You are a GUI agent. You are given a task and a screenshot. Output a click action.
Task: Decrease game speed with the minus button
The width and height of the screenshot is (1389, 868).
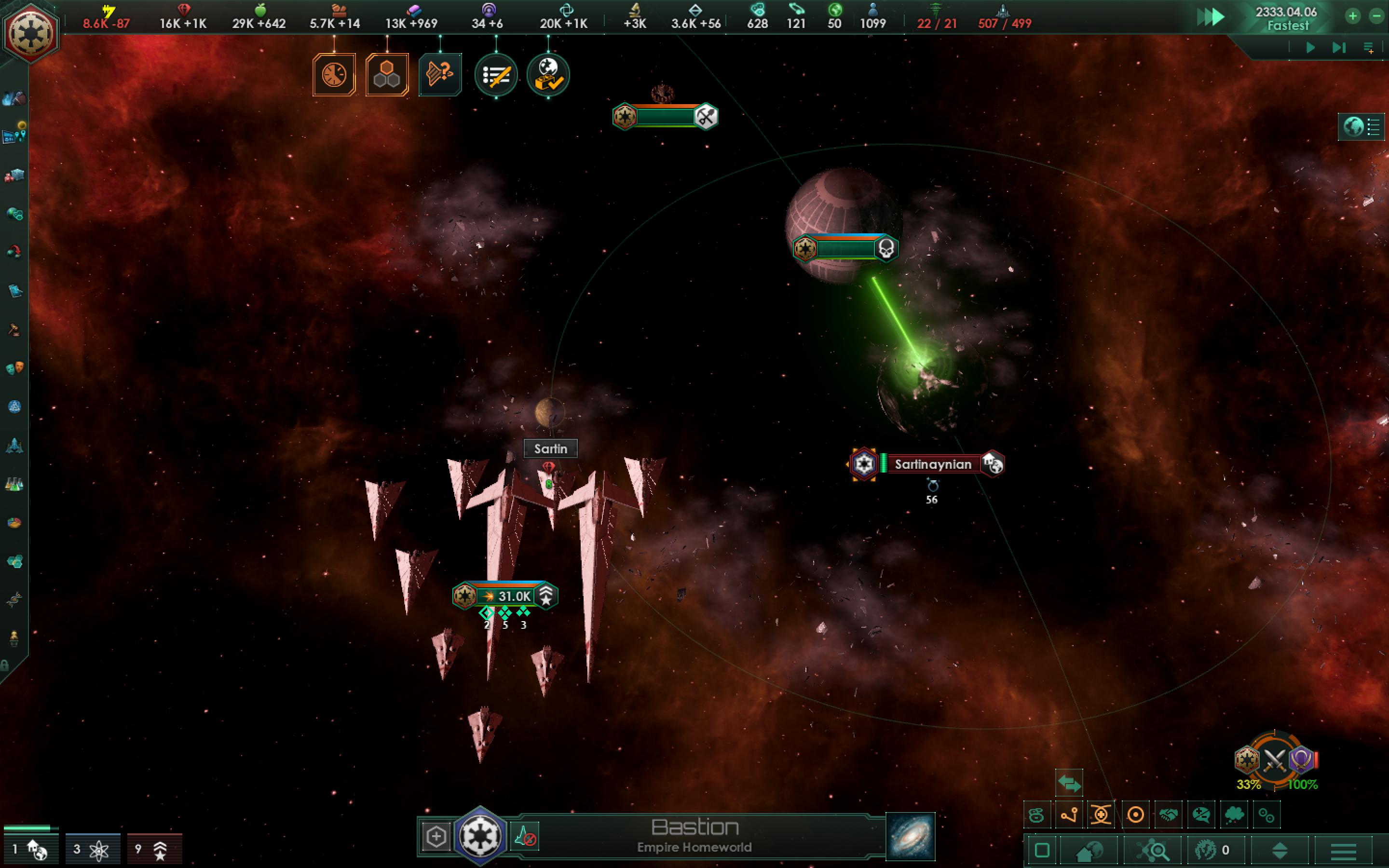click(1376, 16)
